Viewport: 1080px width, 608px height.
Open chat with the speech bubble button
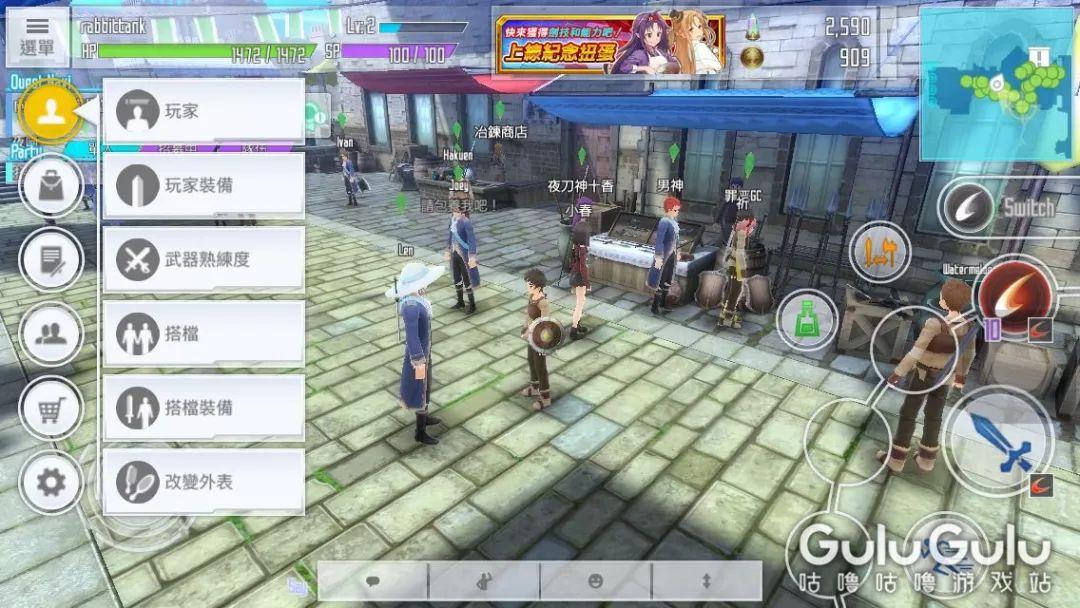point(372,580)
